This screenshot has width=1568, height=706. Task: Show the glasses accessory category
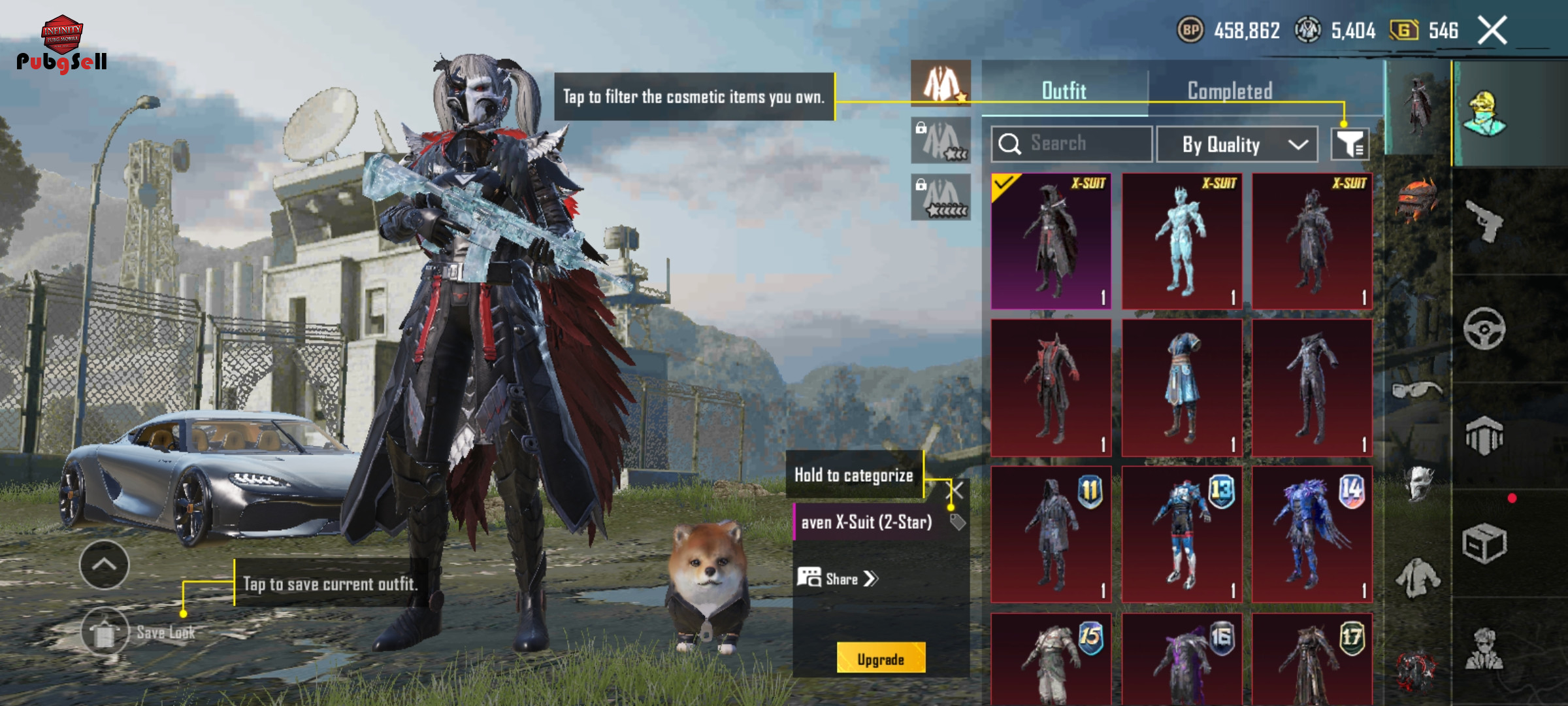click(1416, 390)
